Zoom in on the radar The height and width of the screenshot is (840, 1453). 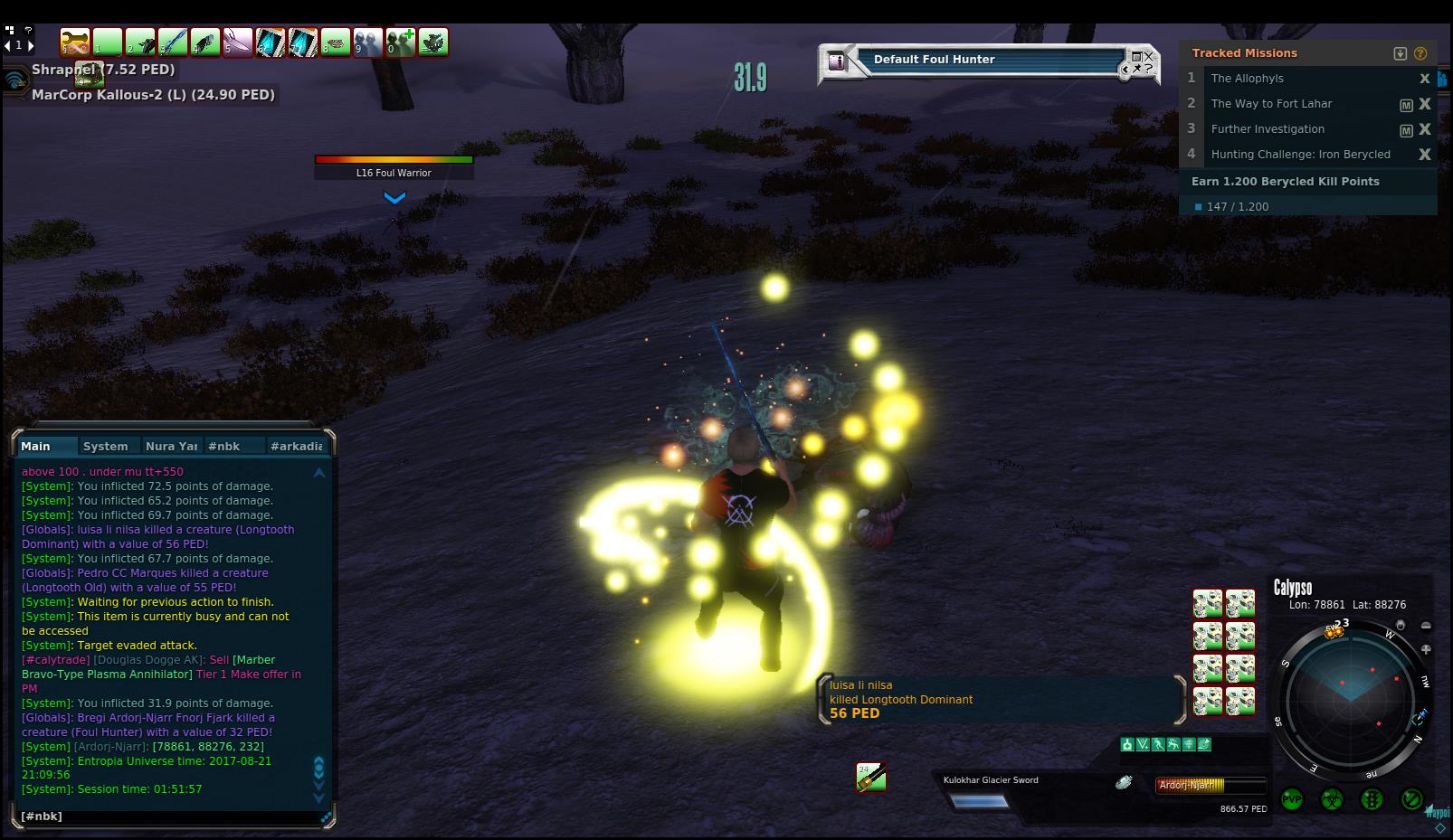(x=1426, y=649)
